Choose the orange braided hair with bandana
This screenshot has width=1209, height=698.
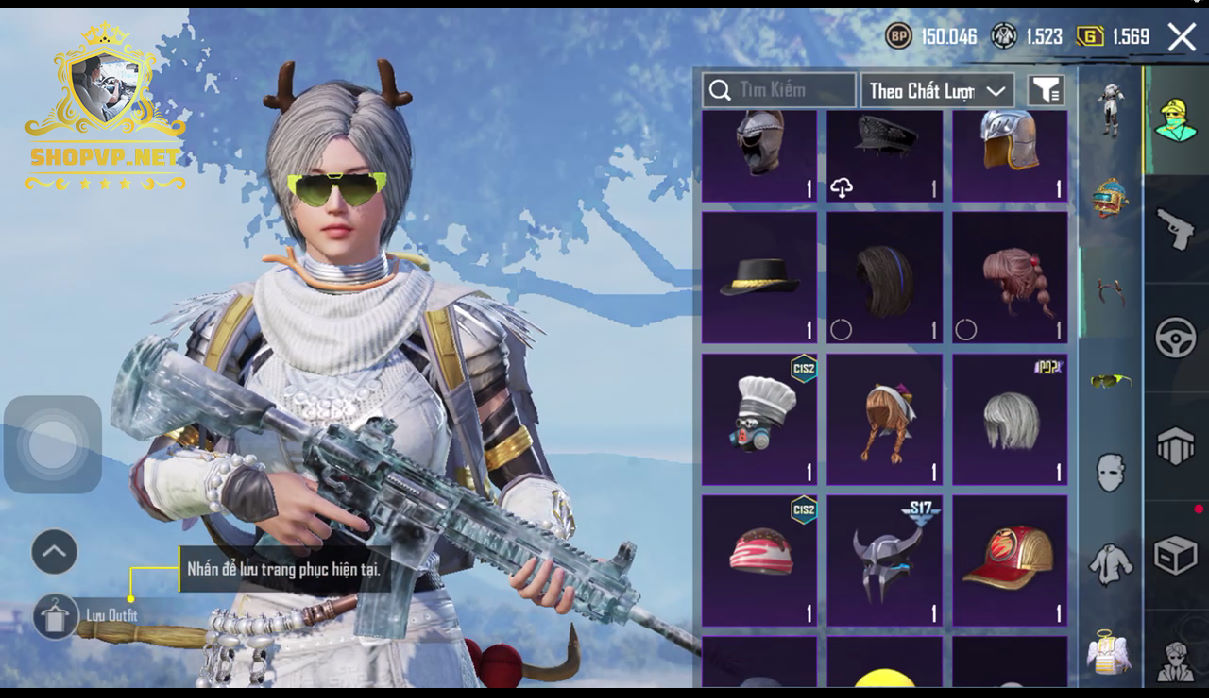(x=884, y=419)
